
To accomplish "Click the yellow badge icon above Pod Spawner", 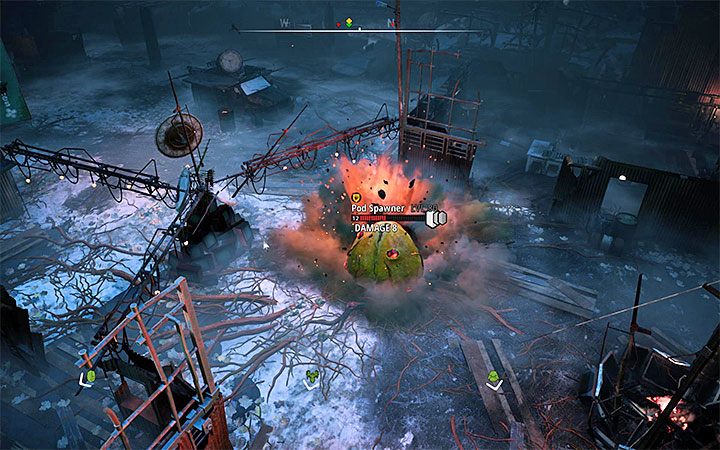I will point(356,198).
